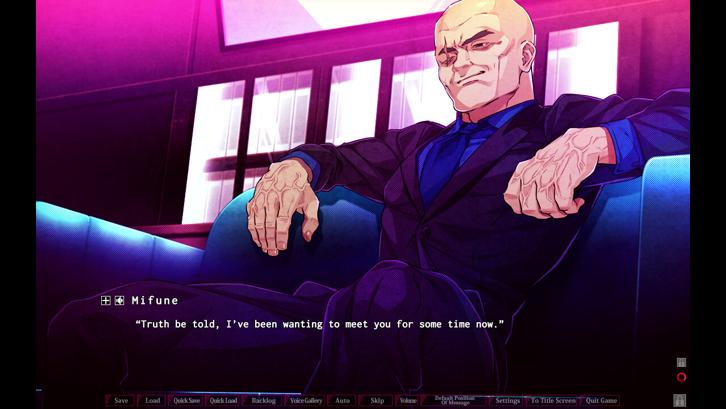Activate the Skip button
The height and width of the screenshot is (409, 726).
click(377, 401)
